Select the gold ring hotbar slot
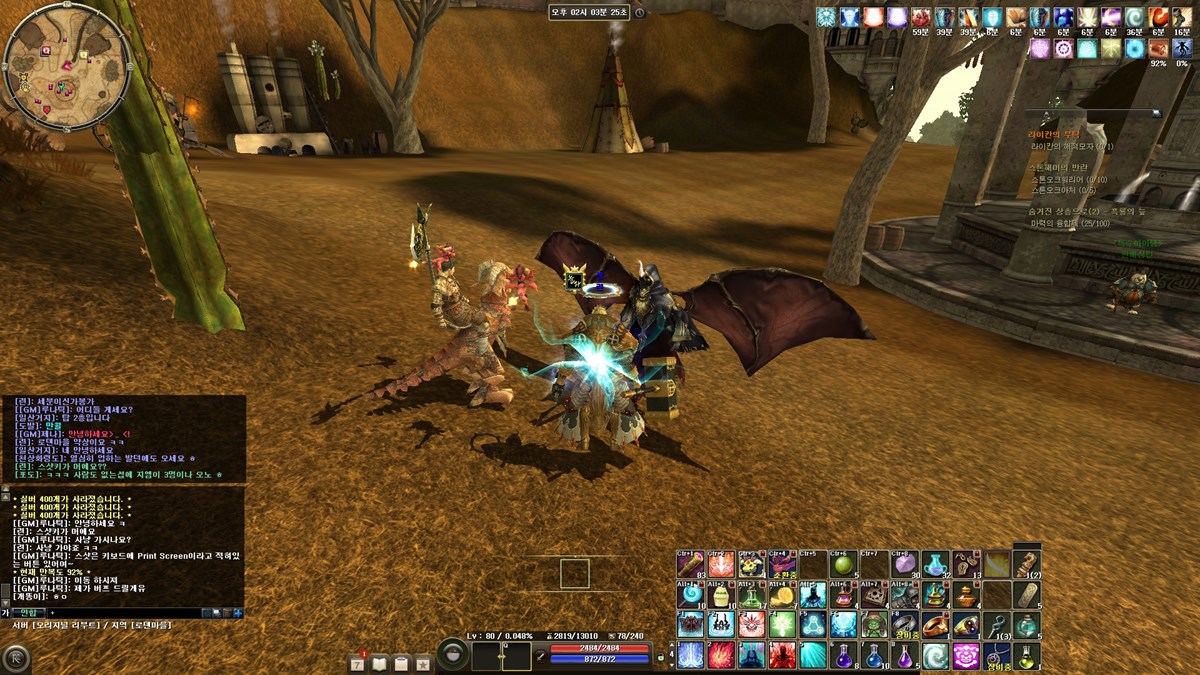This screenshot has height=675, width=1200. [936, 626]
